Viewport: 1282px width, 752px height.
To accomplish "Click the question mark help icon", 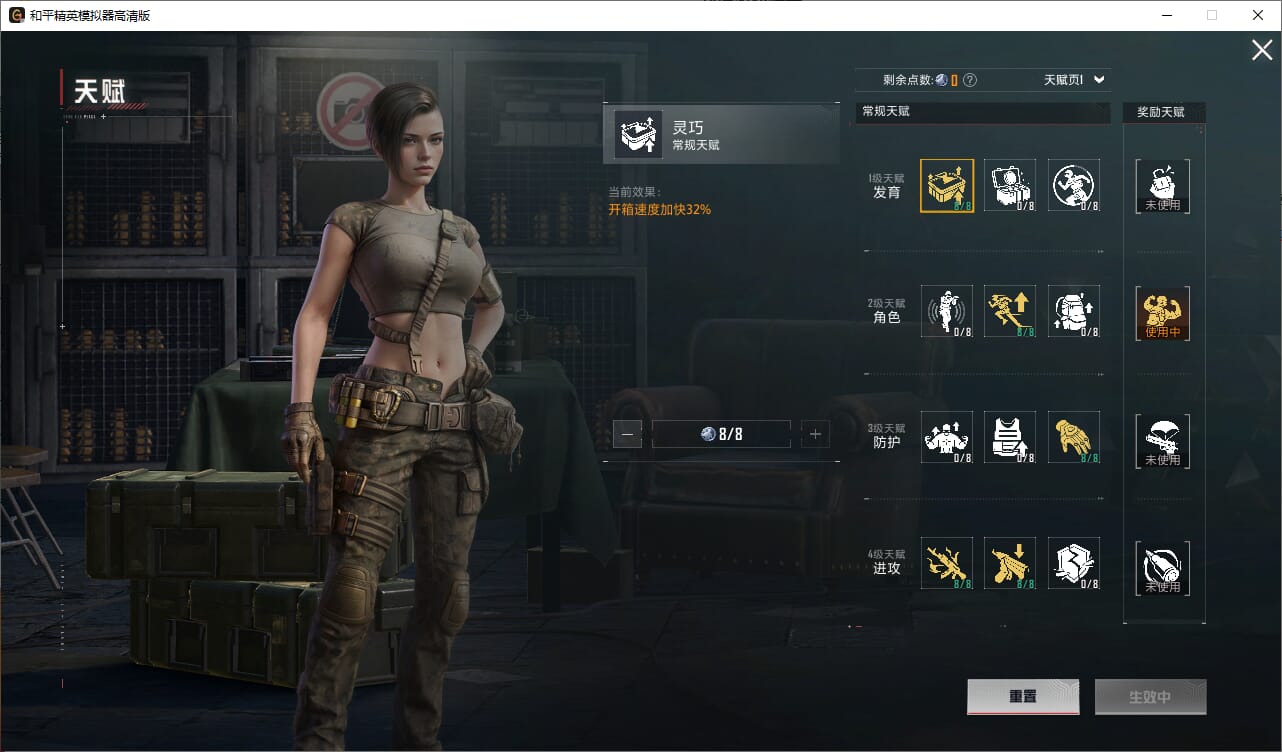I will (x=969, y=80).
